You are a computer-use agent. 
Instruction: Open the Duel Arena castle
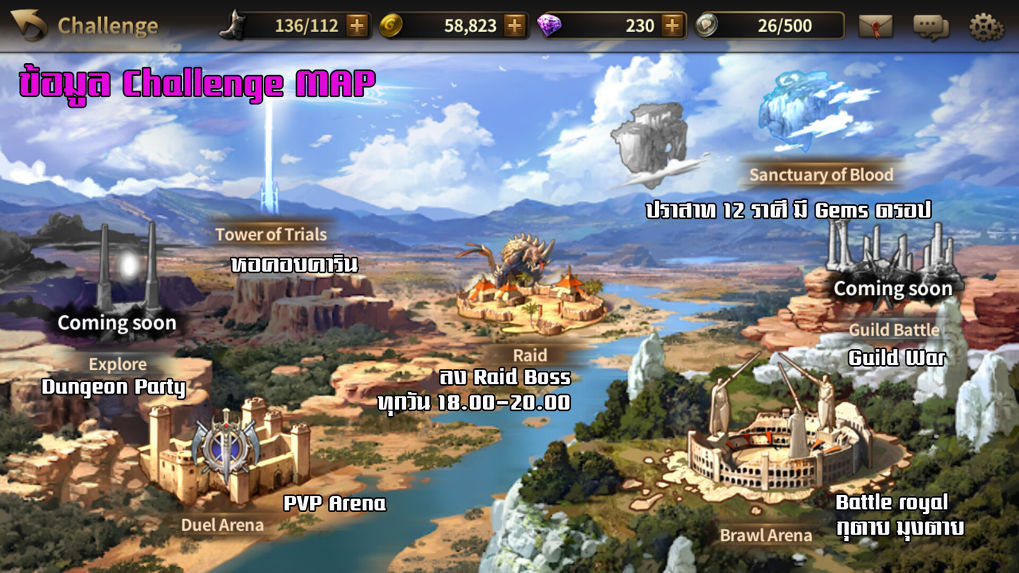click(x=228, y=455)
